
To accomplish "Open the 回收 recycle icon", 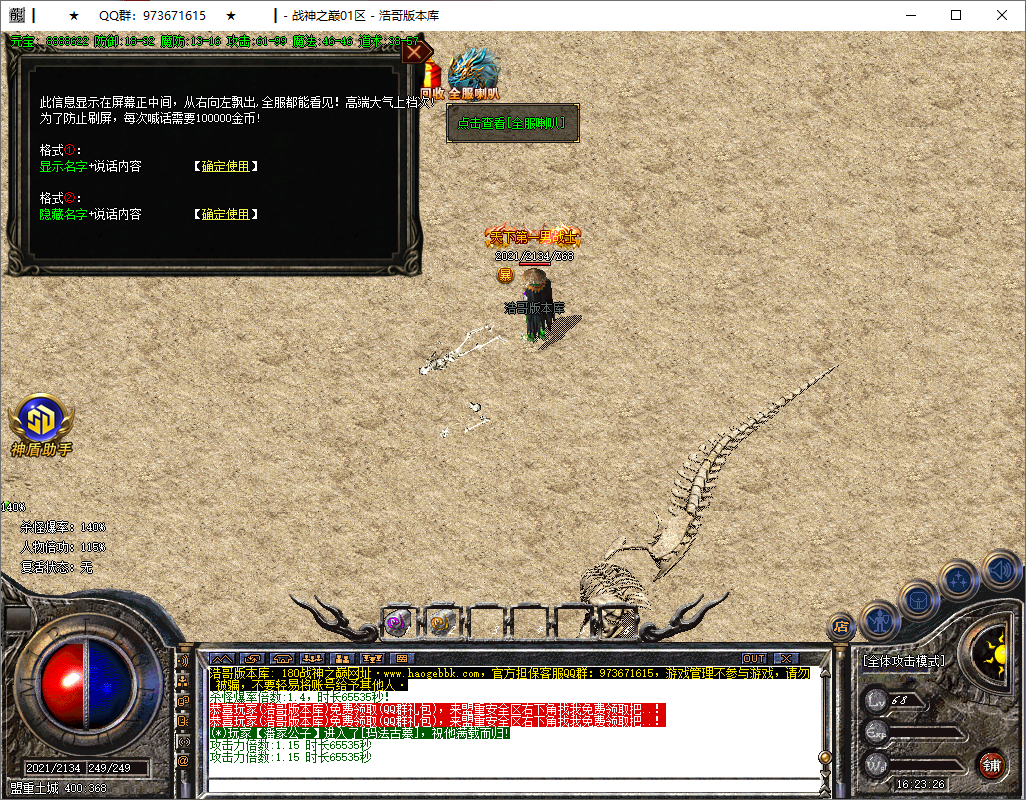I will 432,79.
